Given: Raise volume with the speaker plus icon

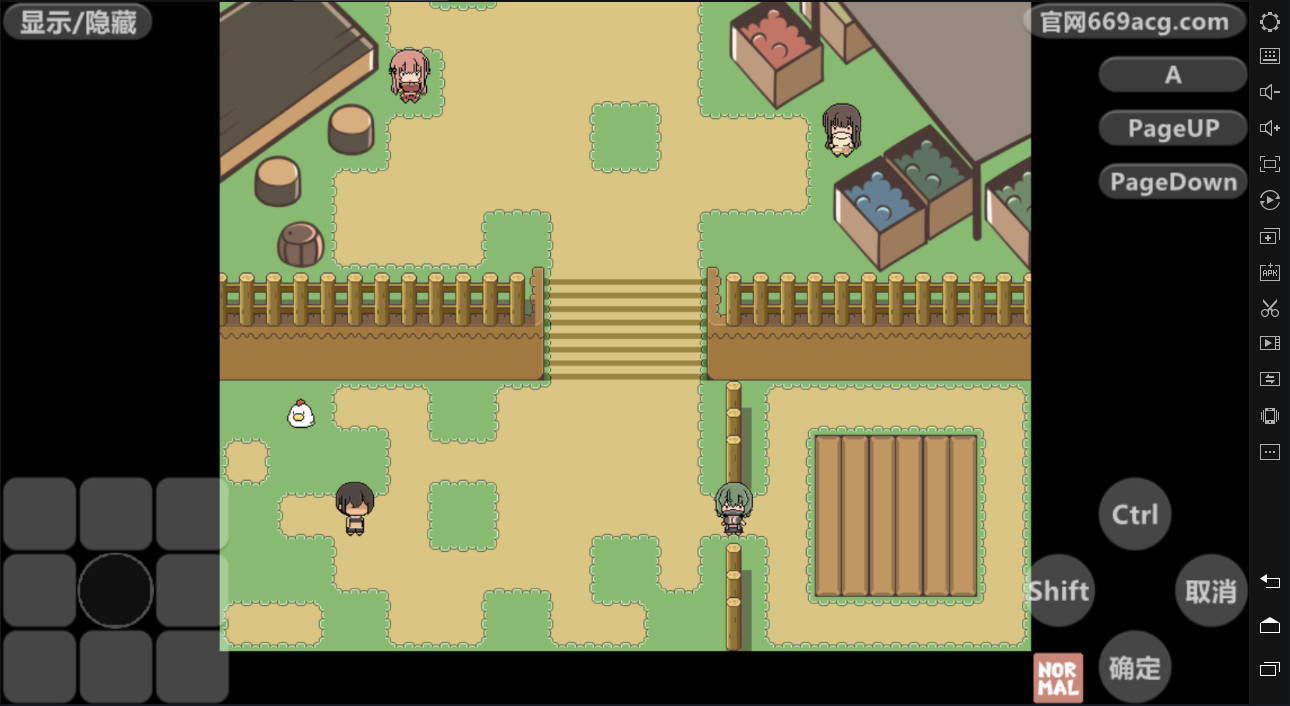Looking at the screenshot, I should (1270, 128).
